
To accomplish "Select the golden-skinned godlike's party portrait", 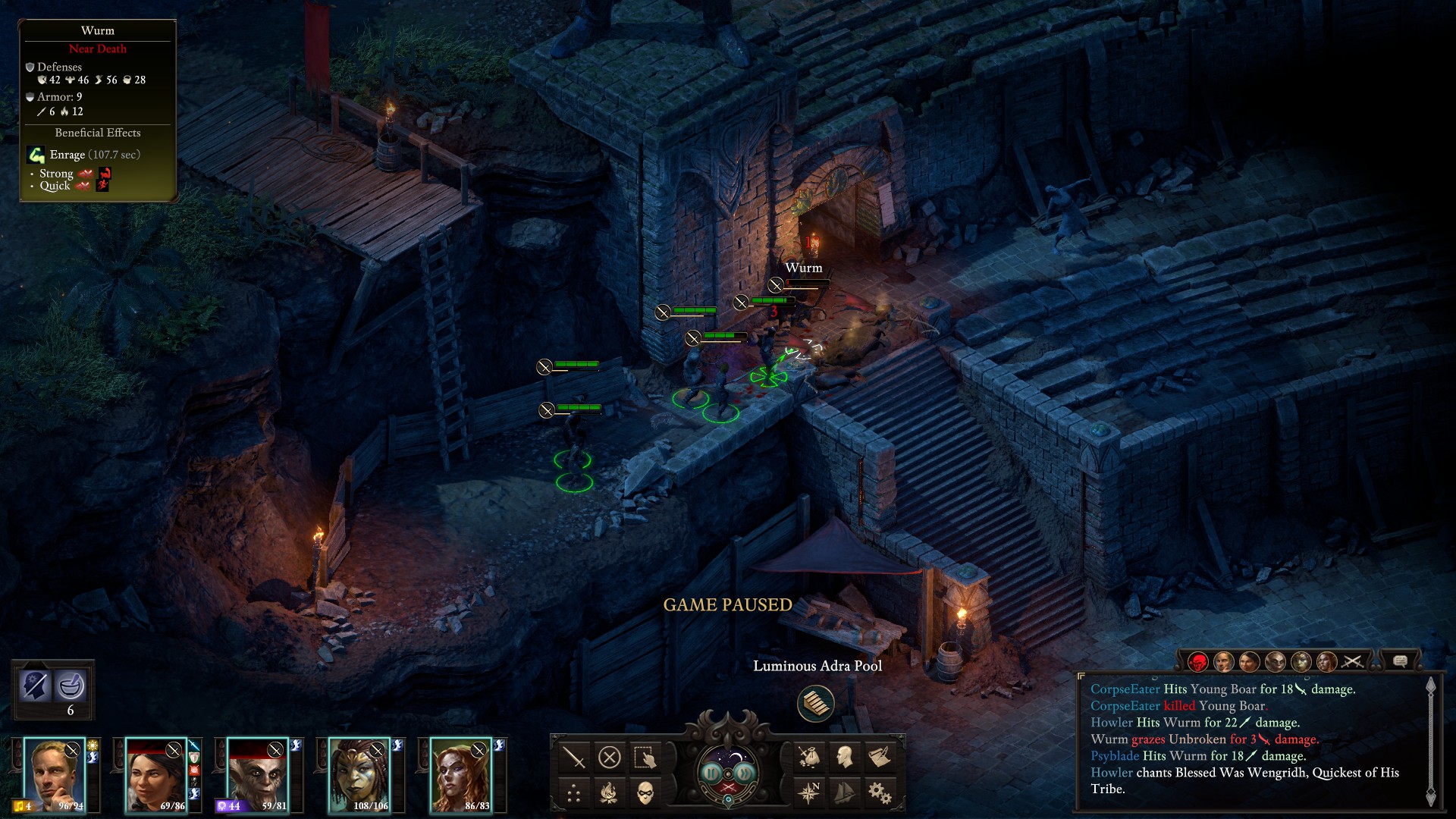I will point(358,775).
